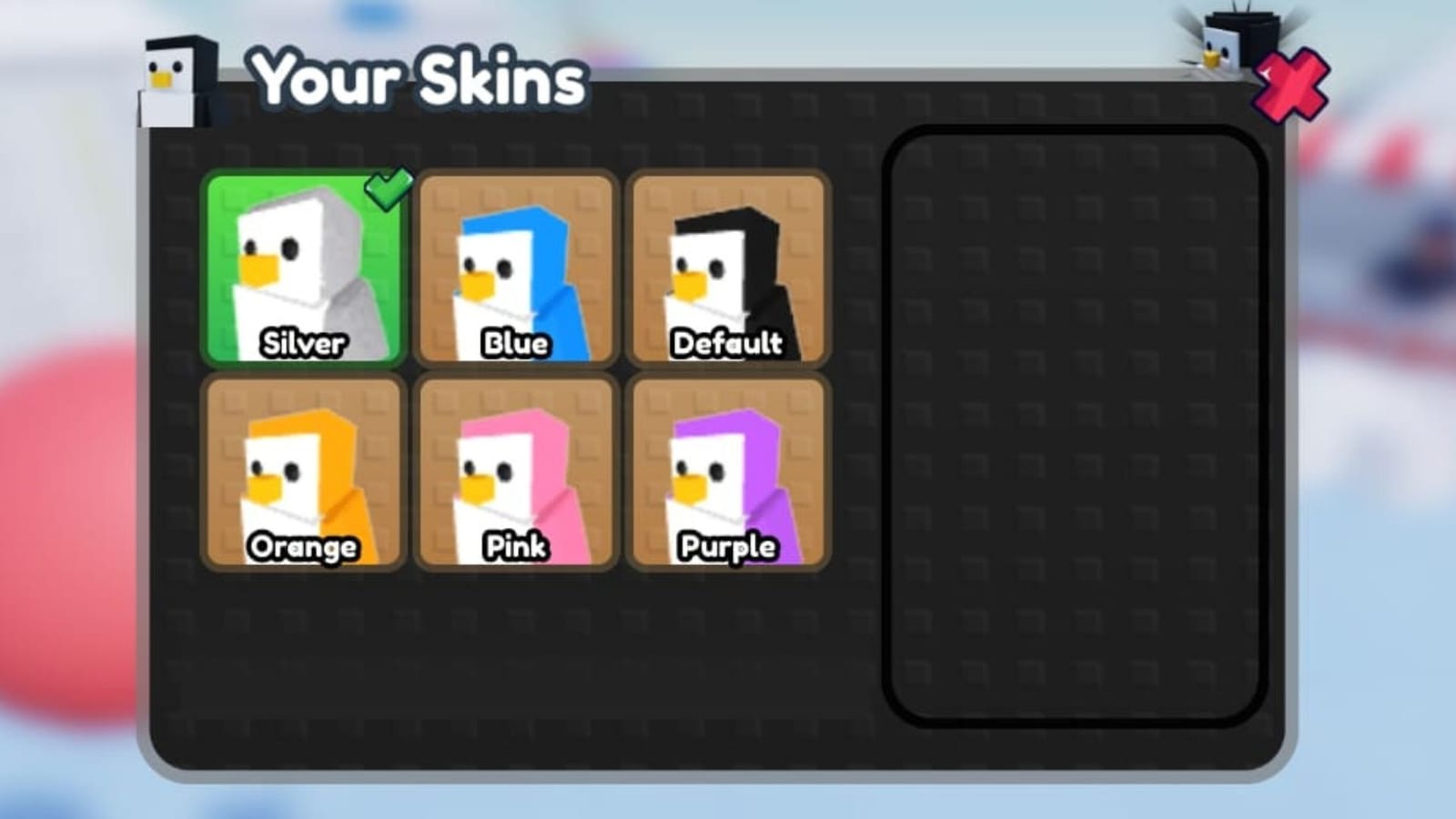Deselect the currently equipped Silver skin

[x=303, y=268]
